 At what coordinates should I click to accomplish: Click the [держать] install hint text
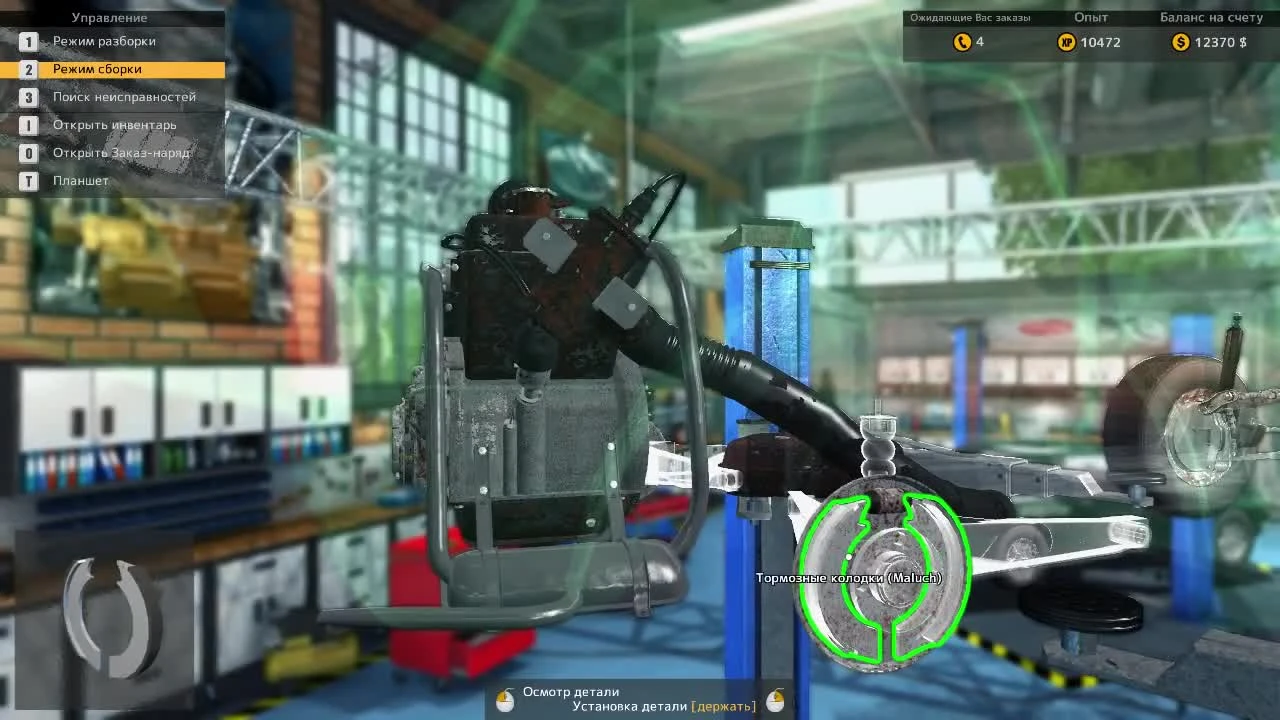point(724,705)
